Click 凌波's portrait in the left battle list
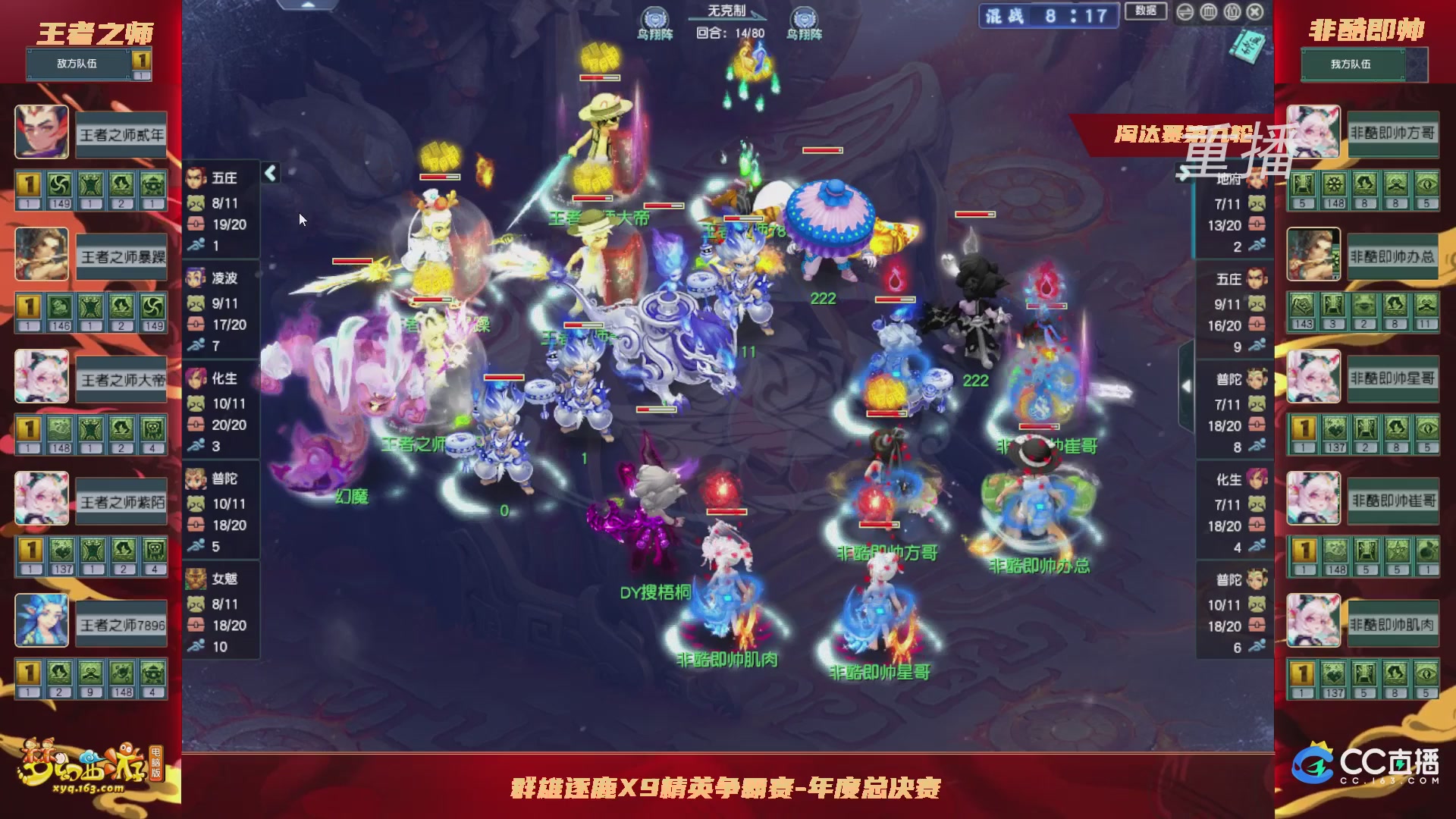 (195, 278)
